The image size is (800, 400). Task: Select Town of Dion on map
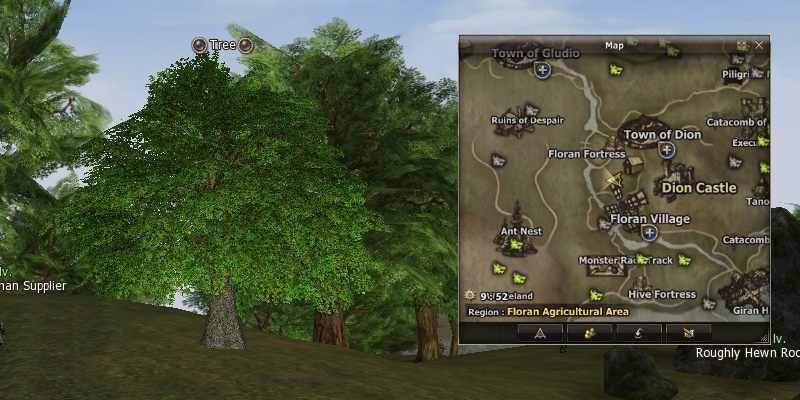coord(662,134)
